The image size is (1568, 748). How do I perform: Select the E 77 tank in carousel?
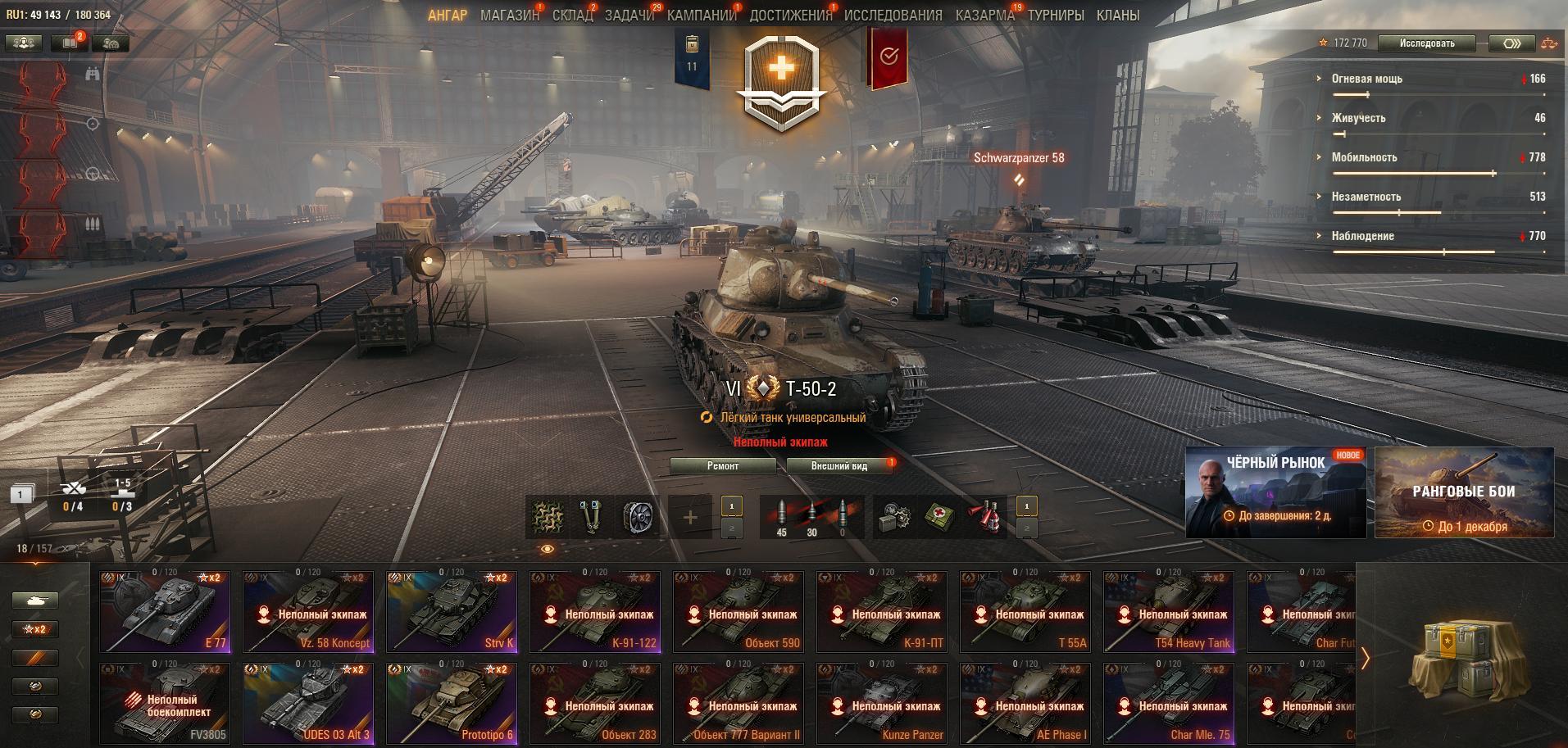tap(166, 611)
